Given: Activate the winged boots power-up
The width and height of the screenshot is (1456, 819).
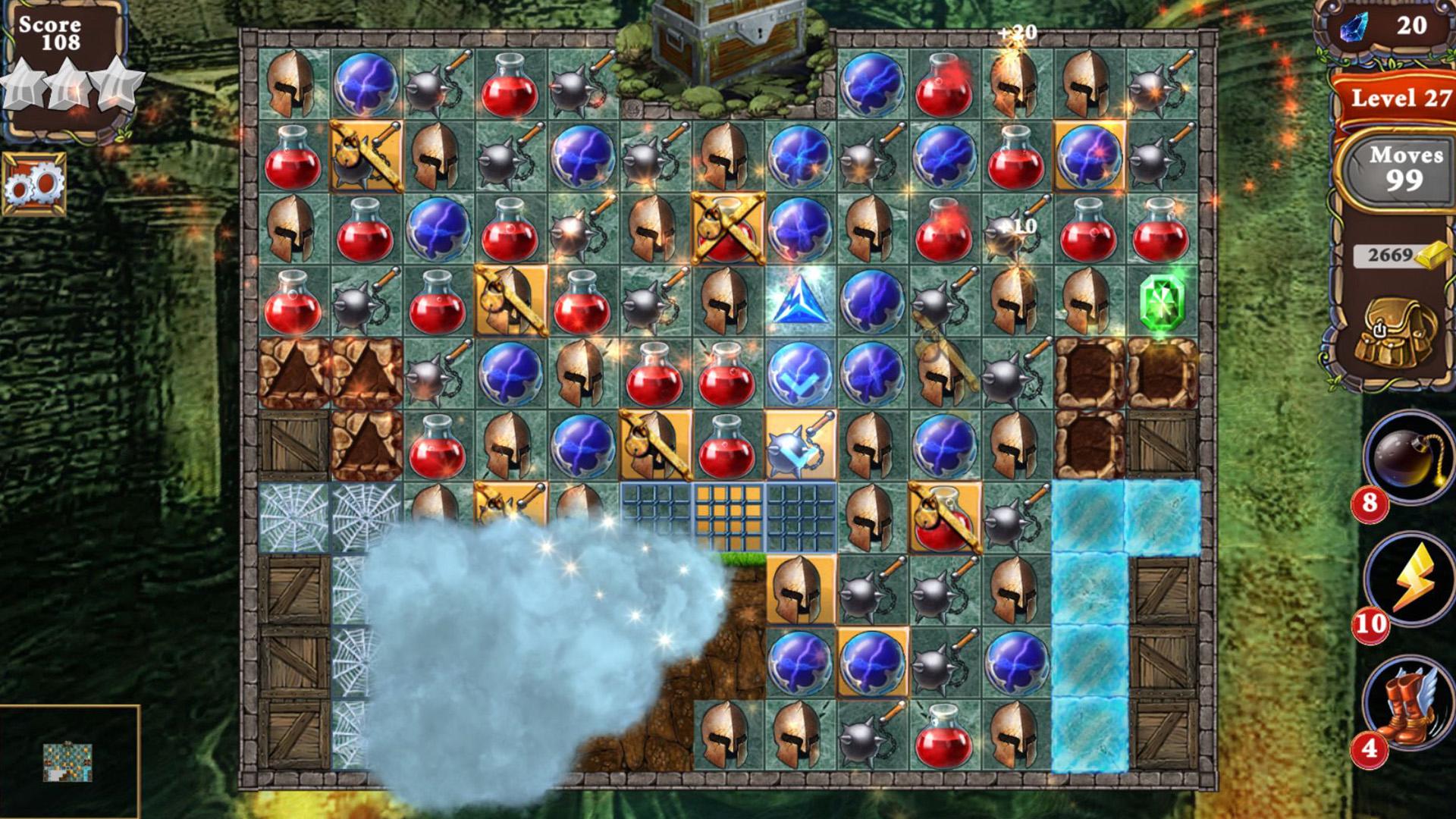Looking at the screenshot, I should pos(1407,703).
